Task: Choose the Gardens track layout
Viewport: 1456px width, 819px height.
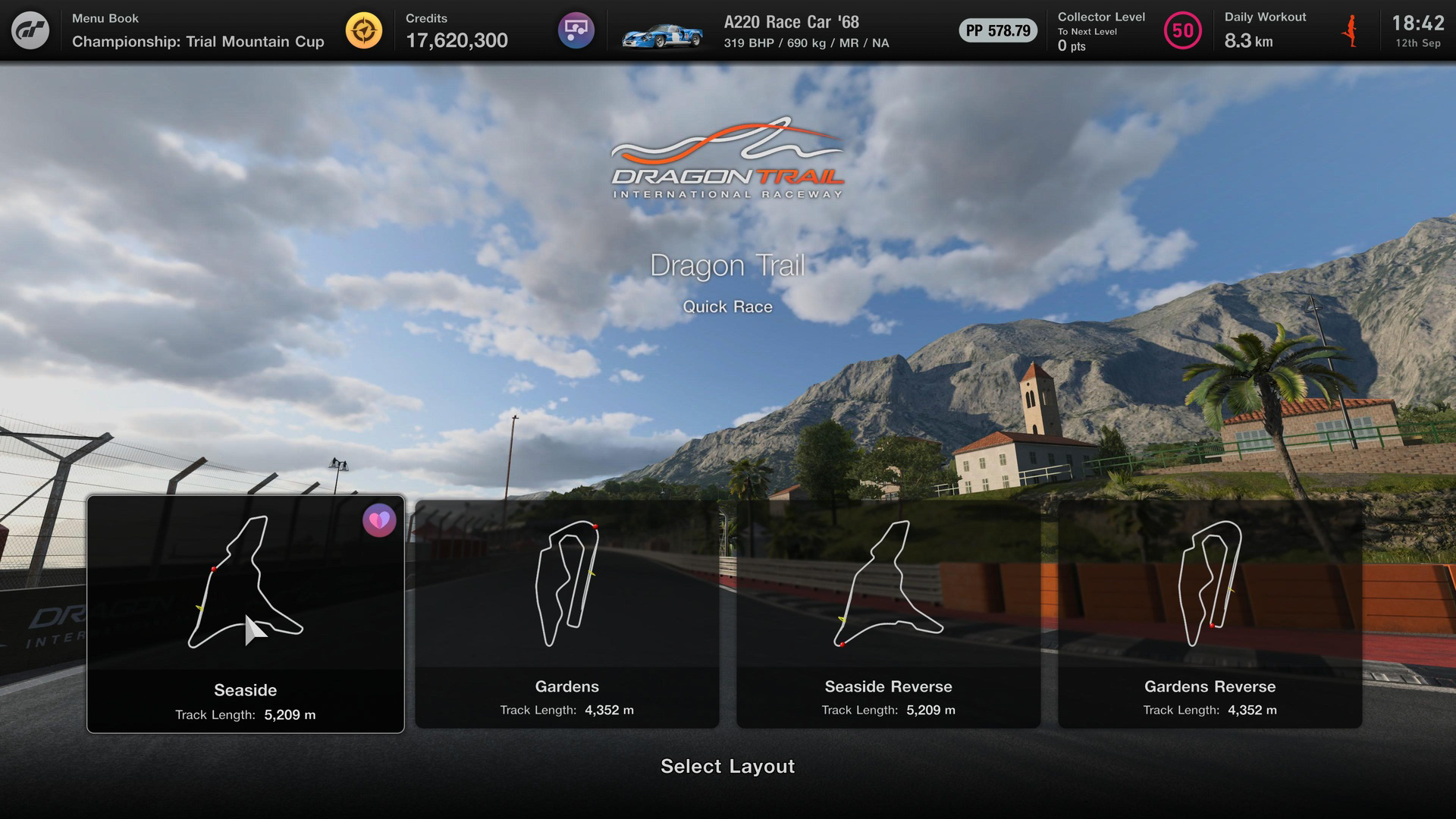Action: click(566, 614)
